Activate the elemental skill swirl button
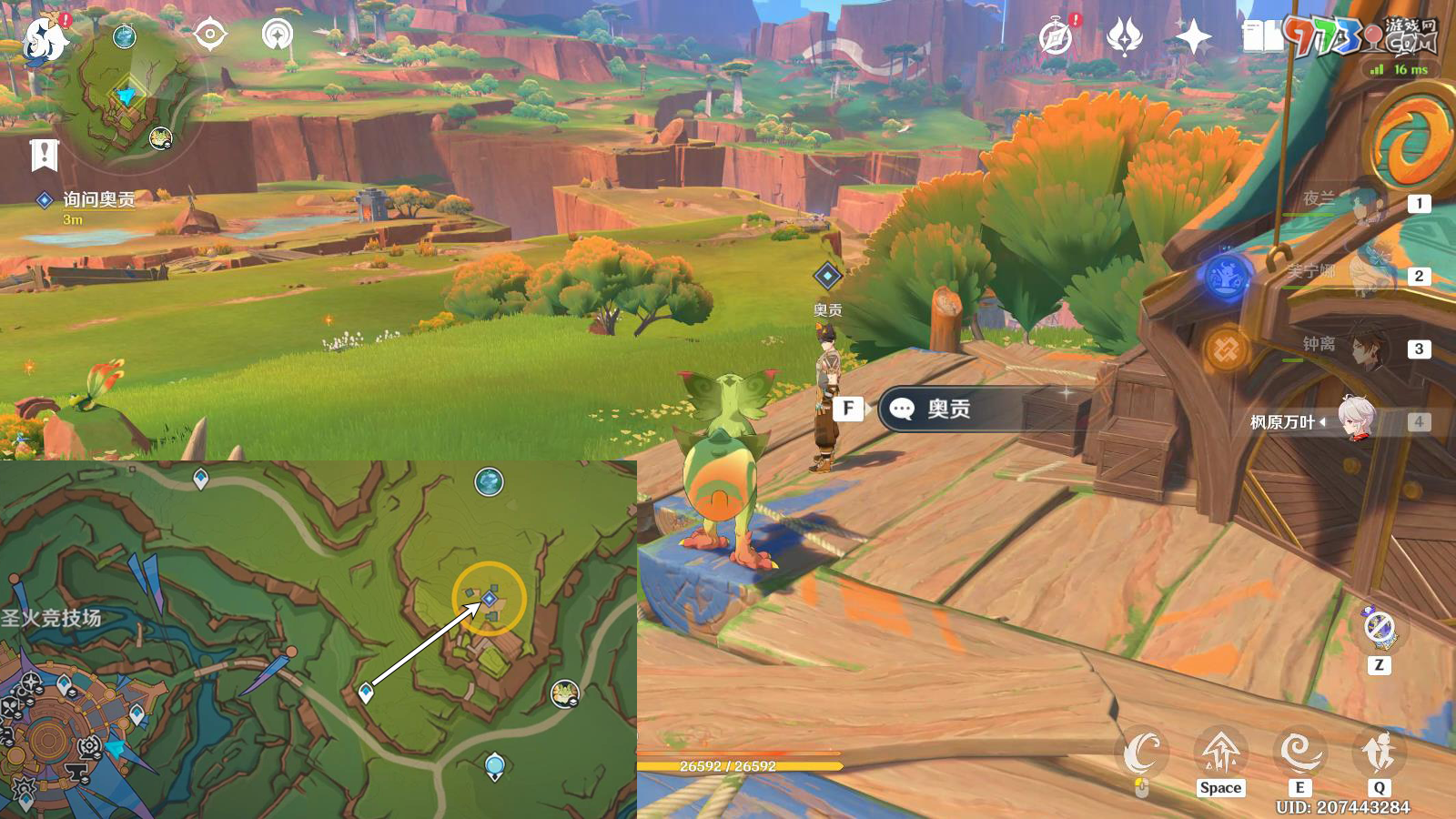1456x819 pixels. (x=1299, y=753)
